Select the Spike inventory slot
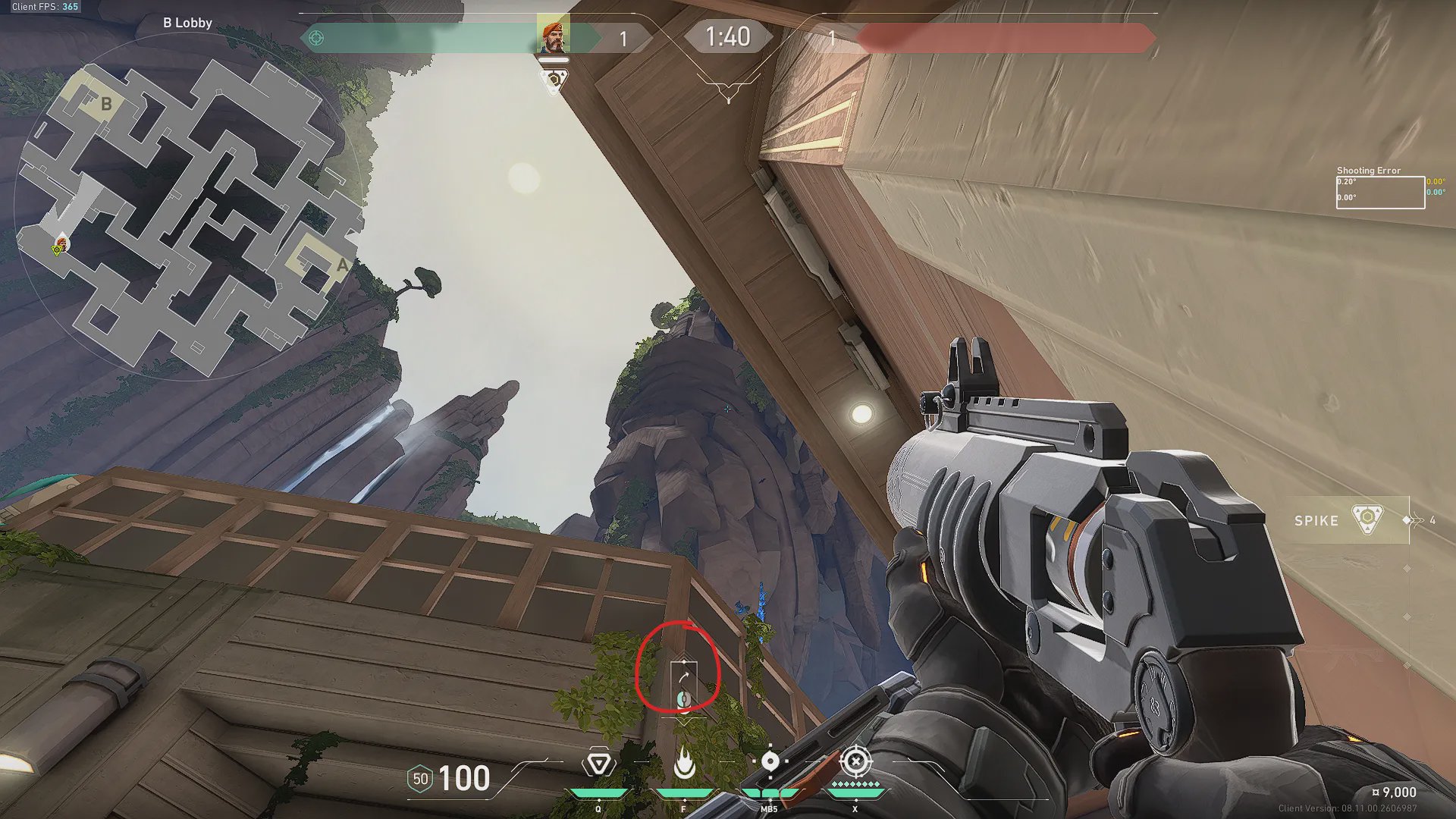This screenshot has height=819, width=1456. pyautogui.click(x=1344, y=520)
